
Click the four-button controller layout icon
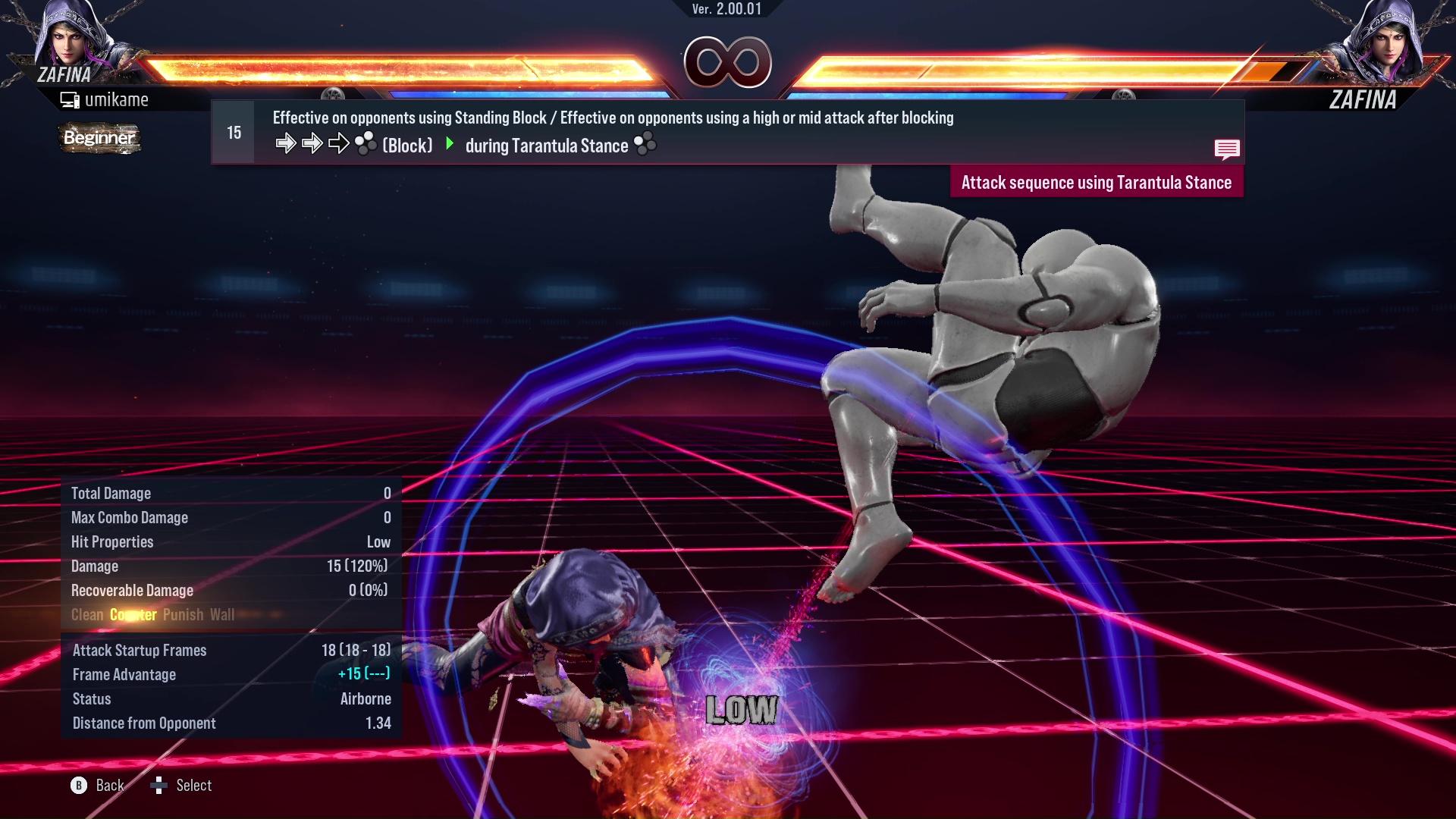click(365, 143)
